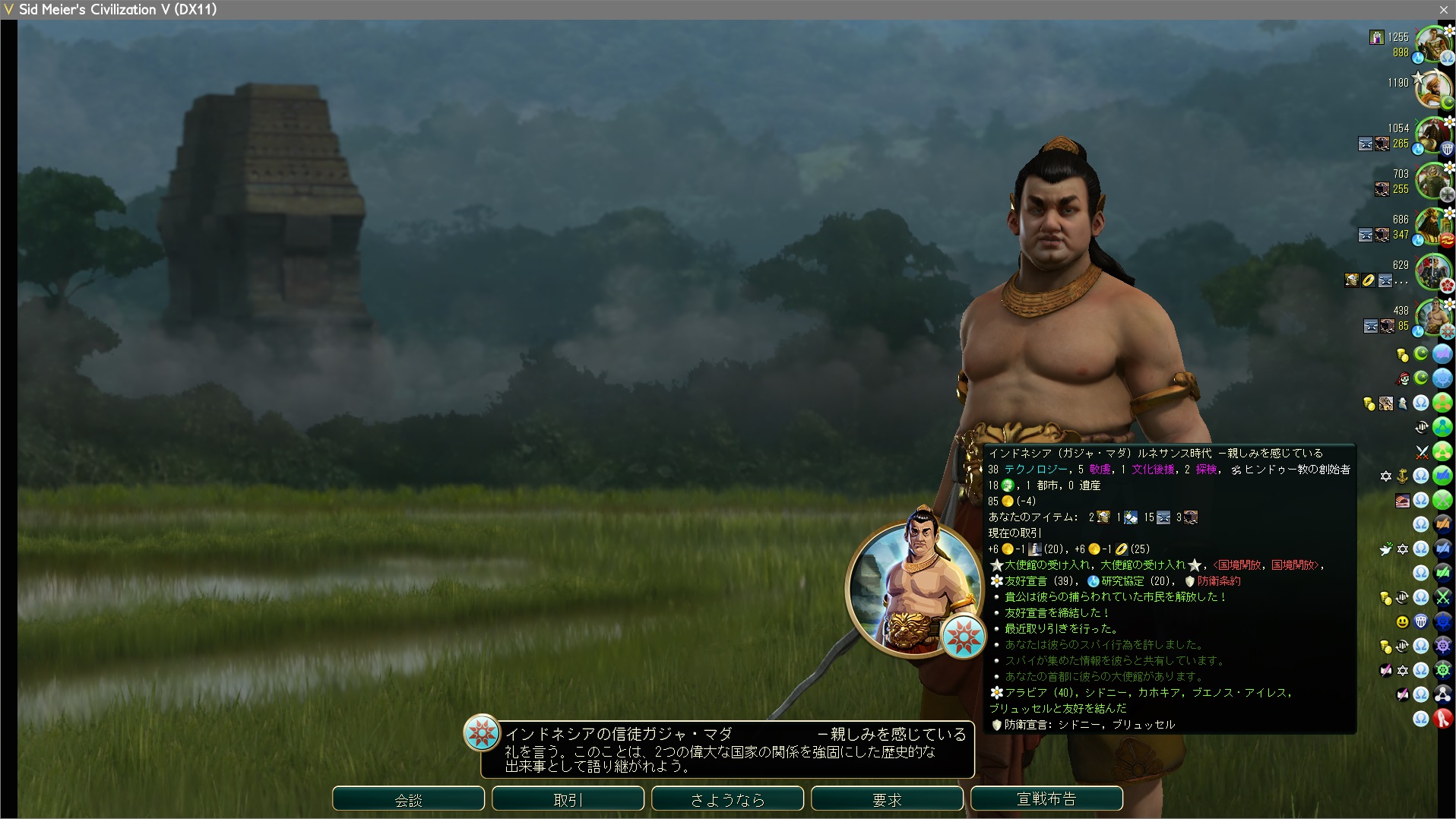This screenshot has width=1456, height=819.
Task: Choose the purple ship-wheel city-state icon
Action: click(x=1442, y=646)
